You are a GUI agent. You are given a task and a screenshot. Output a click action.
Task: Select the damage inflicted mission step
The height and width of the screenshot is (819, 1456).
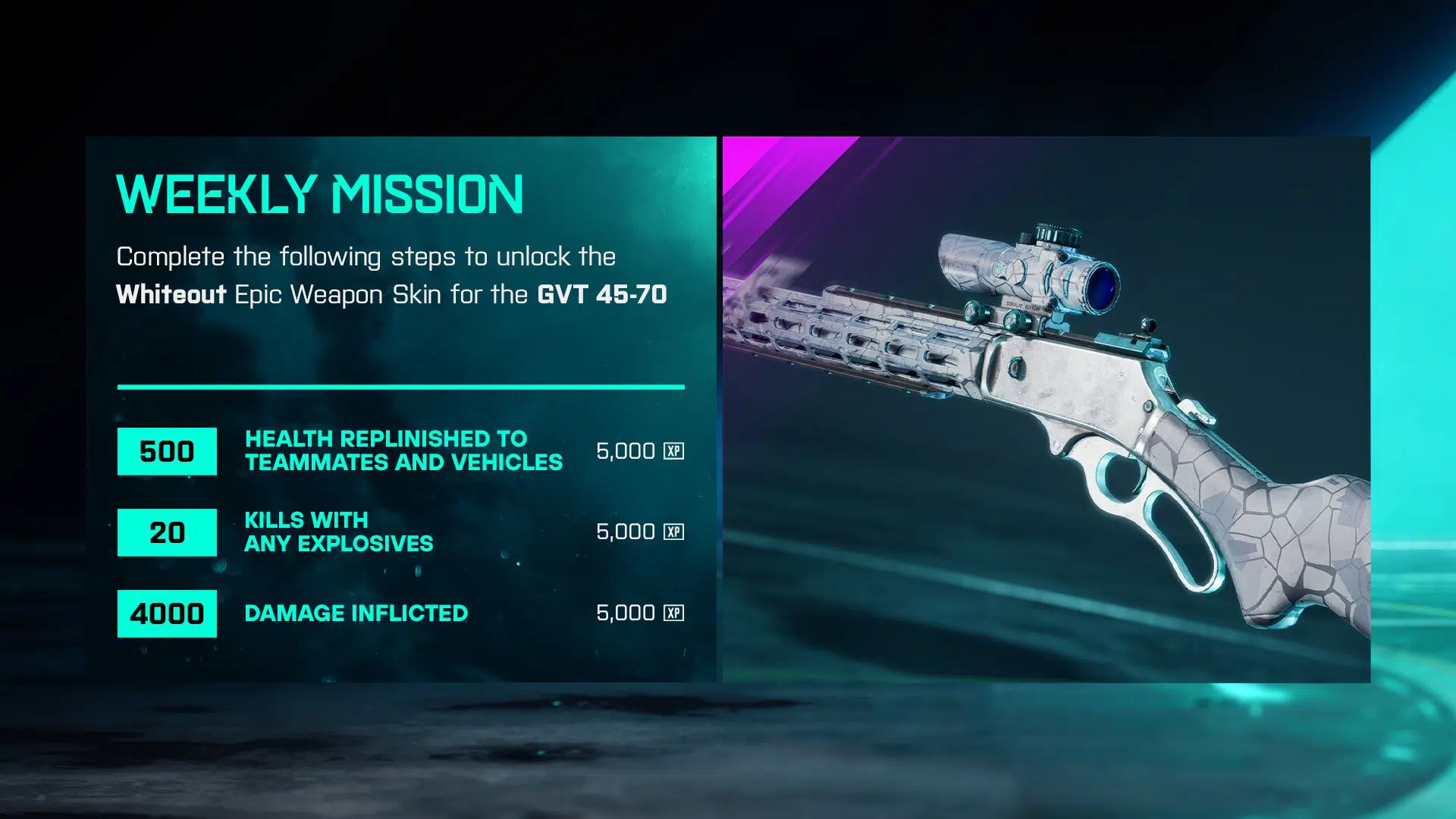pyautogui.click(x=356, y=613)
